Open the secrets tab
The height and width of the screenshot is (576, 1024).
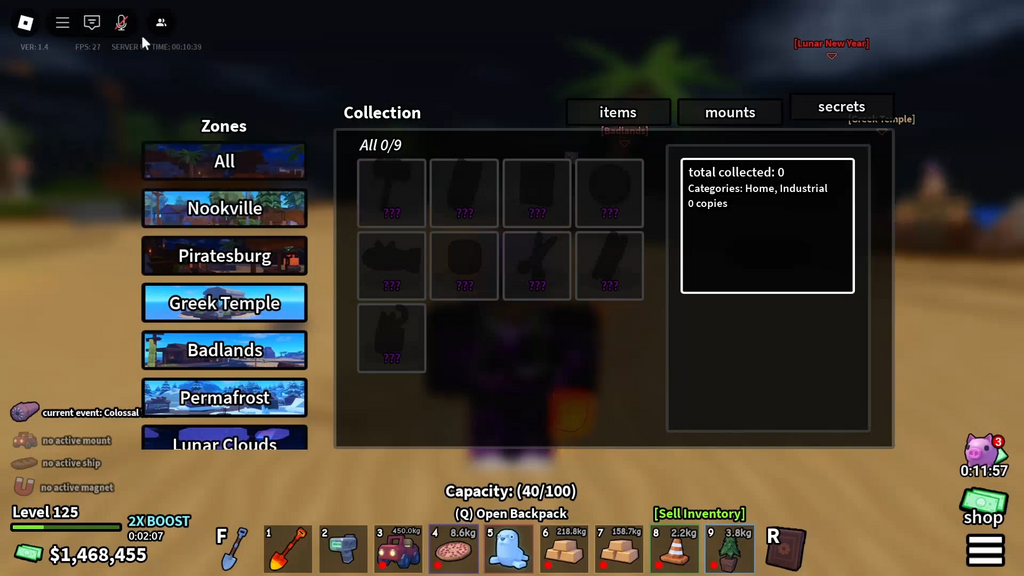coord(841,107)
